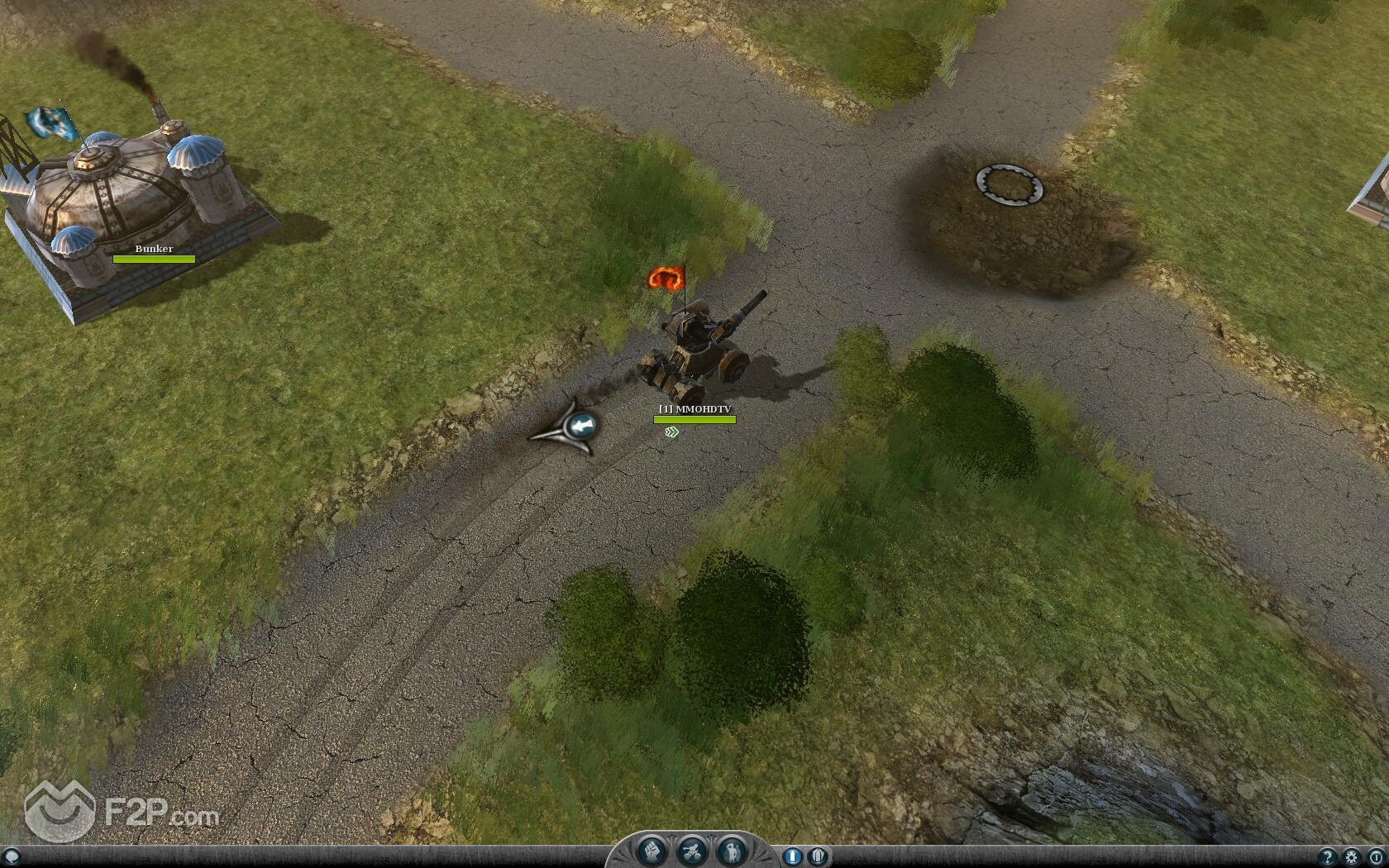The width and height of the screenshot is (1389, 868).
Task: Click the circular power exit button
Action: click(1375, 857)
